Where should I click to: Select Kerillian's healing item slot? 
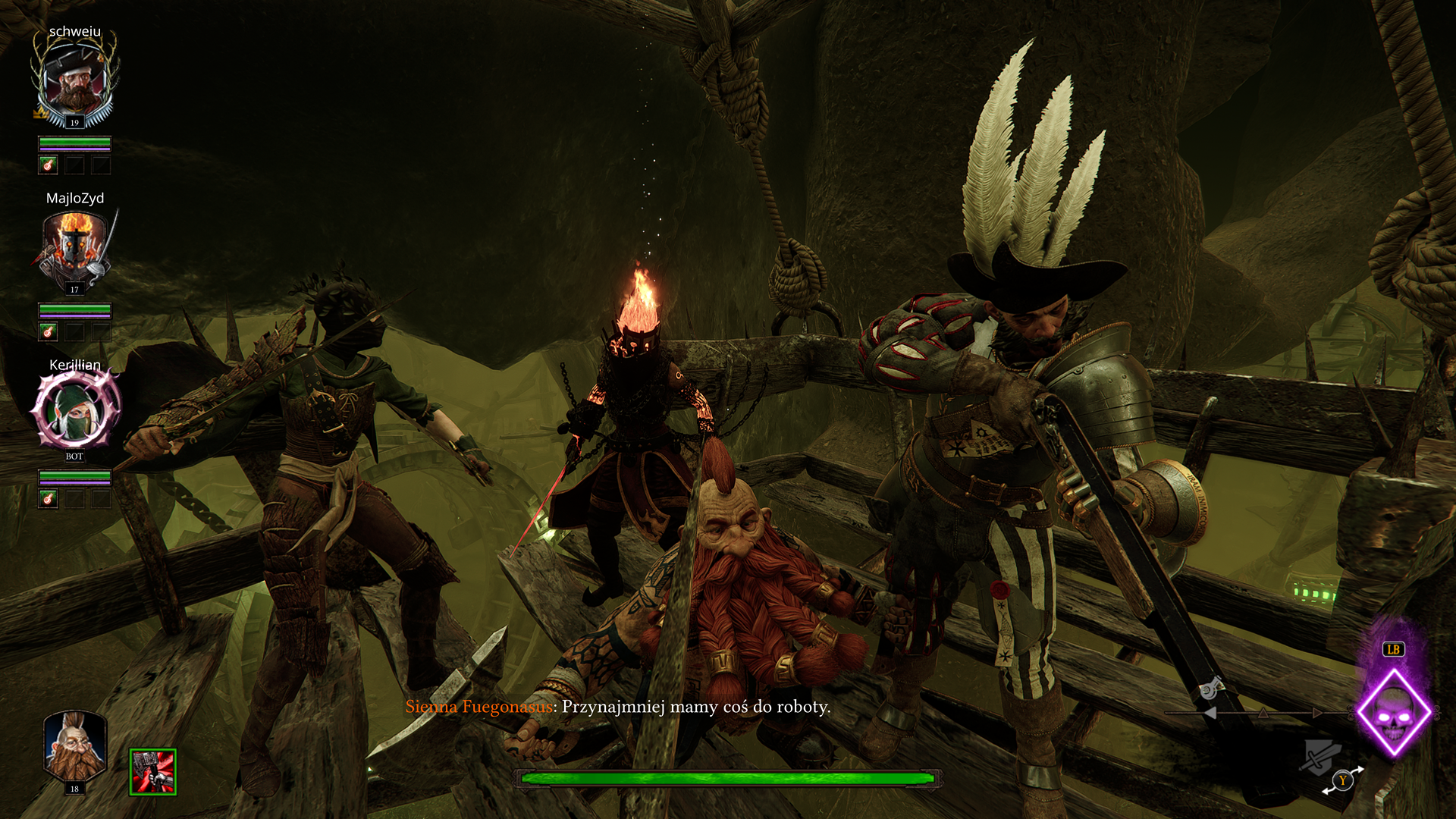(x=49, y=498)
